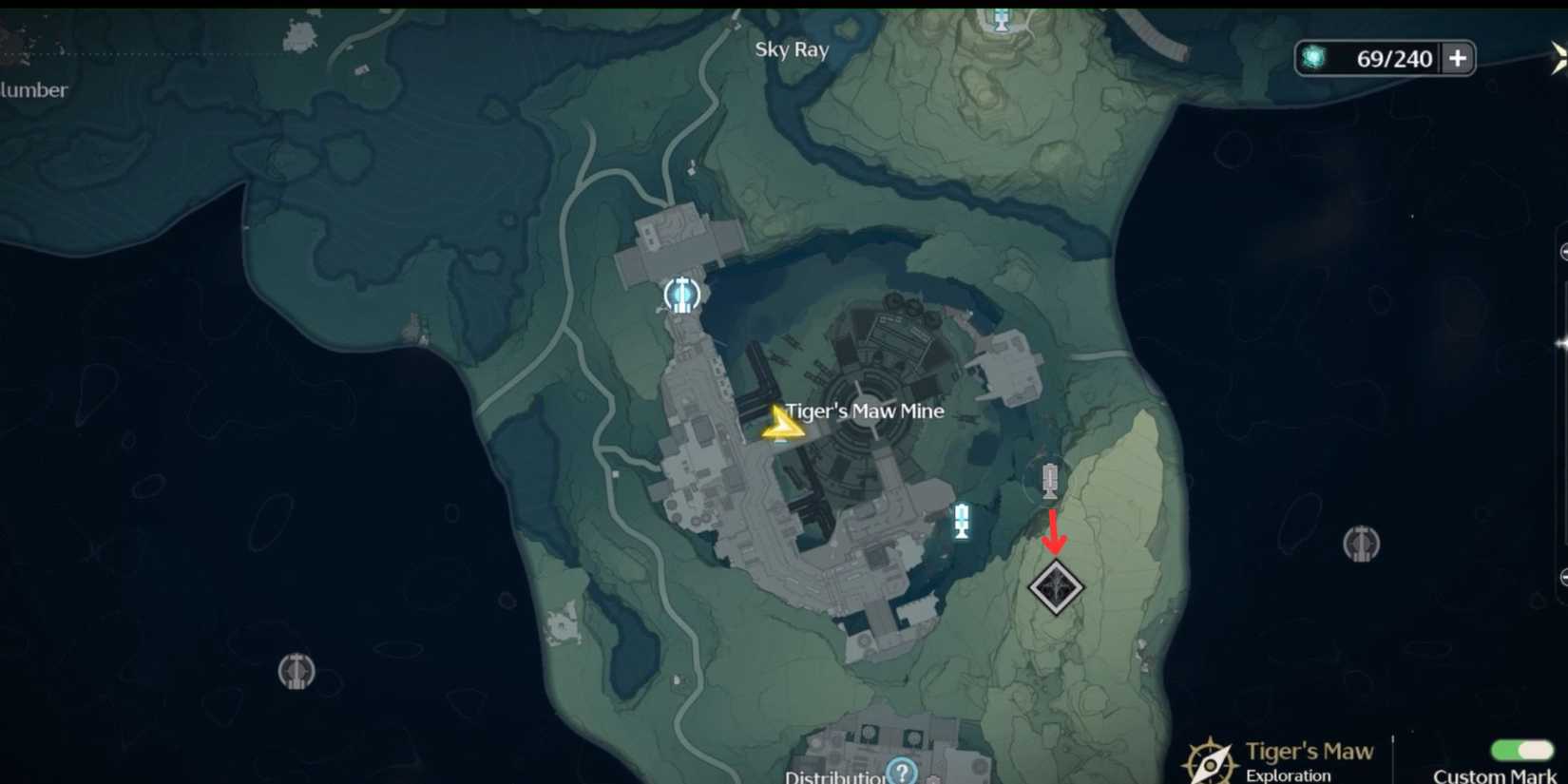This screenshot has height=784, width=1568.
Task: Click the circular marker icon on the eastern water
Action: 1363,545
